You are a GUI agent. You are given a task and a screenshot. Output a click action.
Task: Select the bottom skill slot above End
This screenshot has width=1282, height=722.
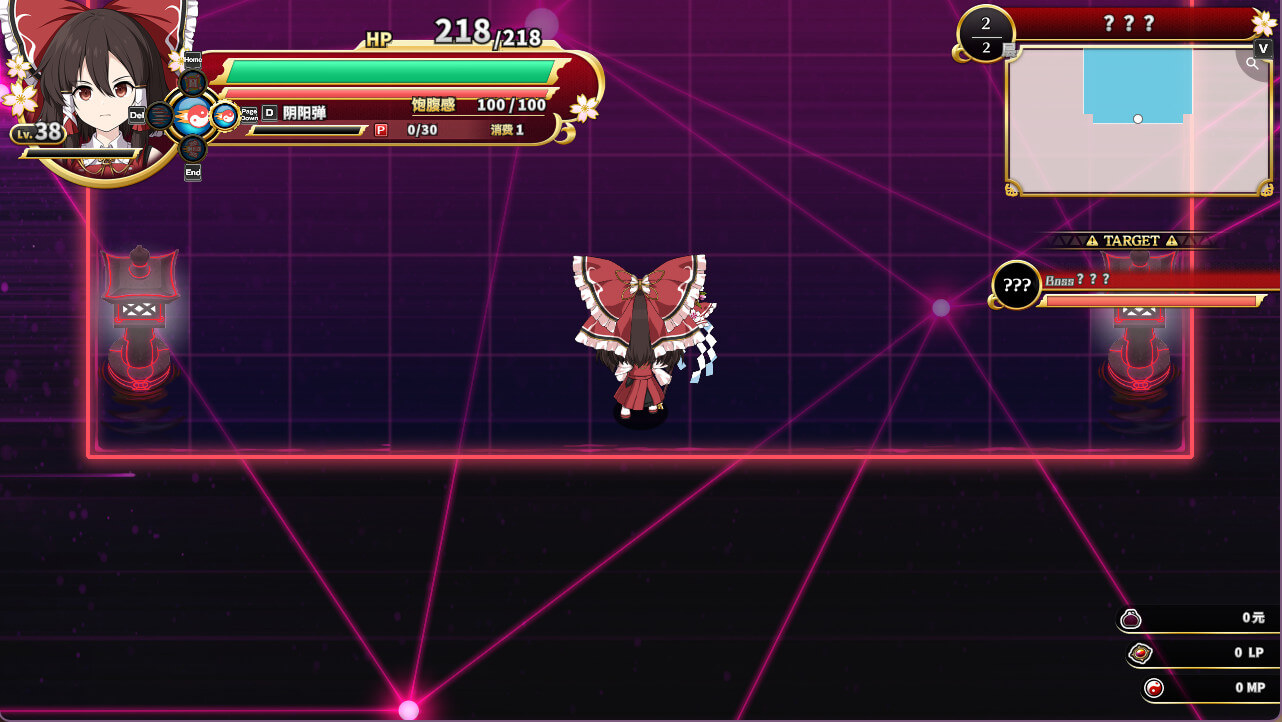[193, 148]
